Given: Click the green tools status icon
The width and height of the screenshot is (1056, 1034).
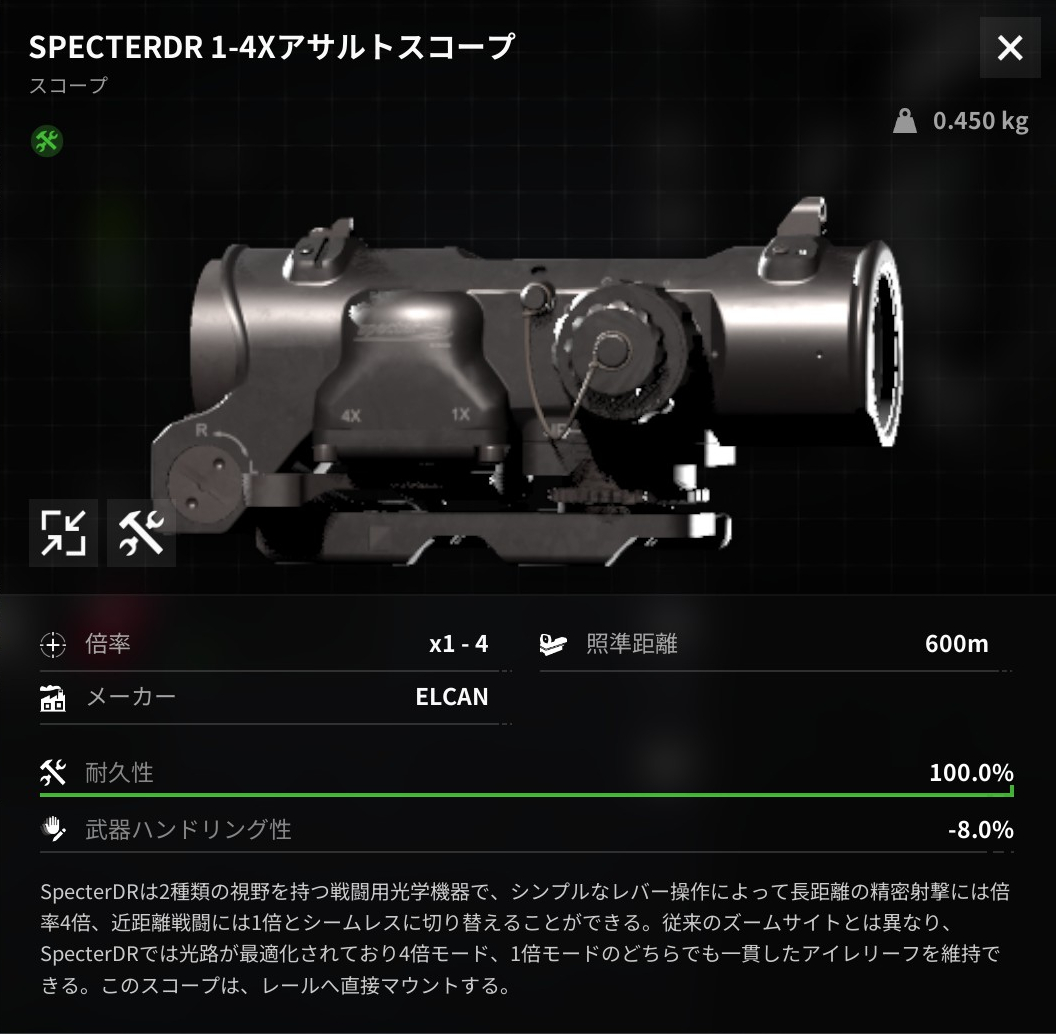Looking at the screenshot, I should click(x=47, y=141).
